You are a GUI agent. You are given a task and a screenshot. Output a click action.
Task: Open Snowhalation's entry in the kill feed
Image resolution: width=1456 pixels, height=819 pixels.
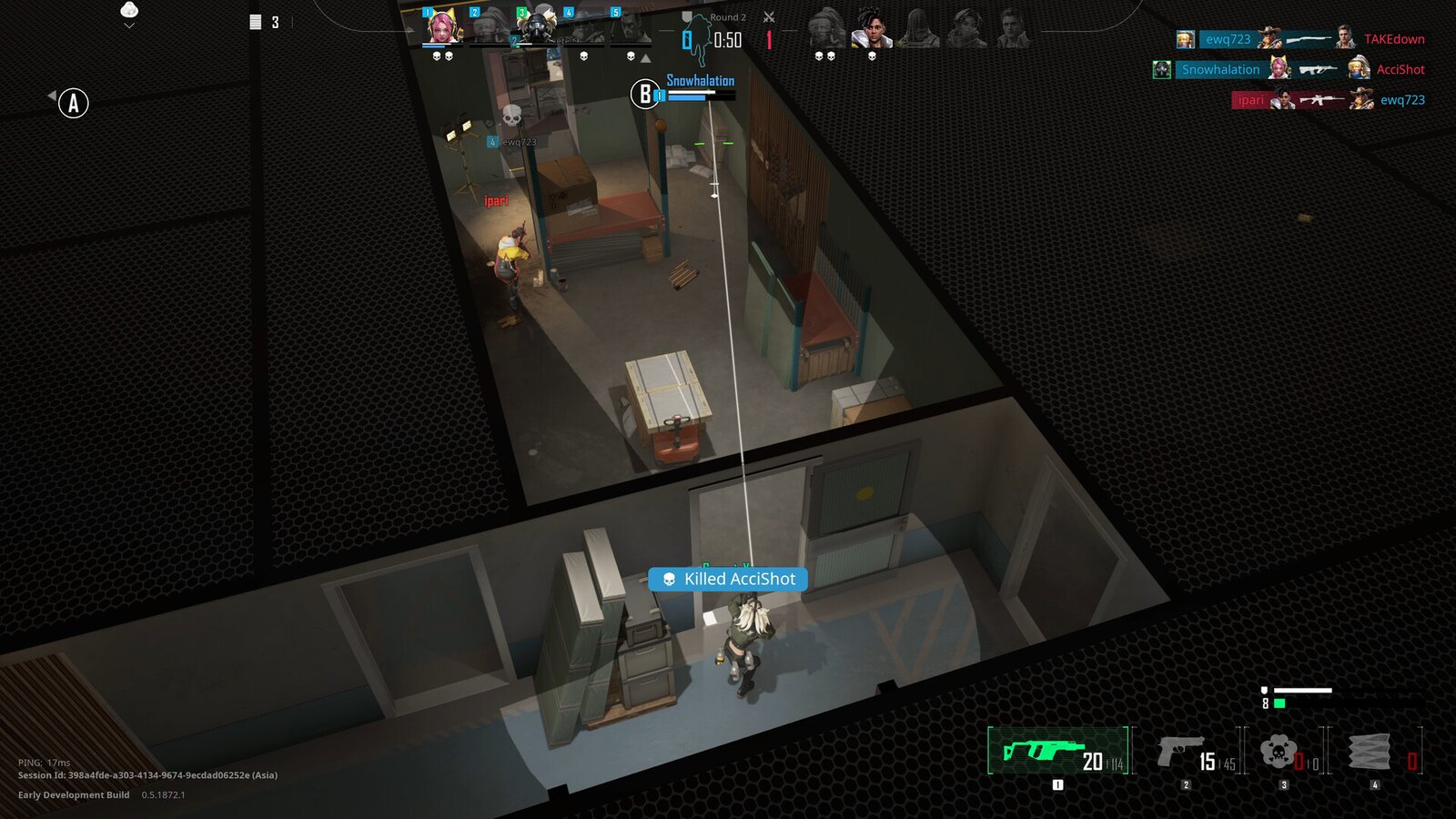coord(1221,69)
